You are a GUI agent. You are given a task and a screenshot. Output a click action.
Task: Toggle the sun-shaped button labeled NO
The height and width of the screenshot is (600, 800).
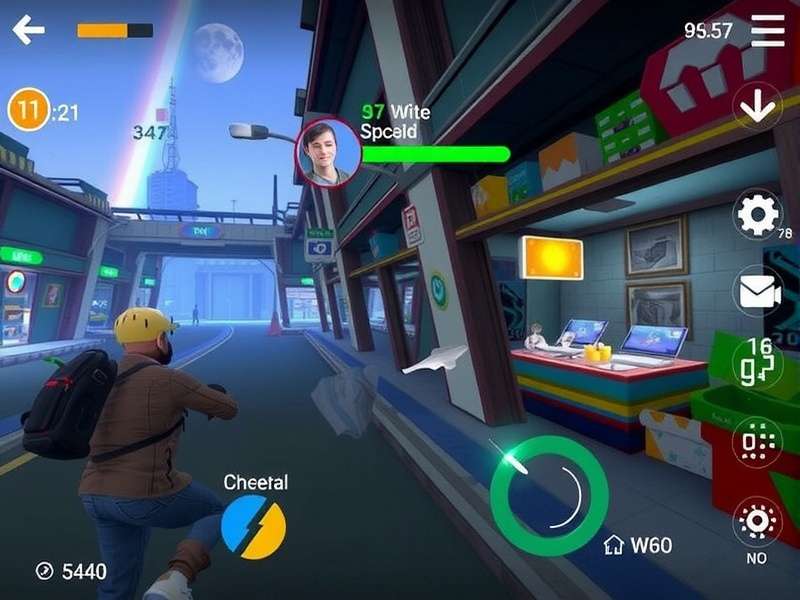click(x=757, y=521)
